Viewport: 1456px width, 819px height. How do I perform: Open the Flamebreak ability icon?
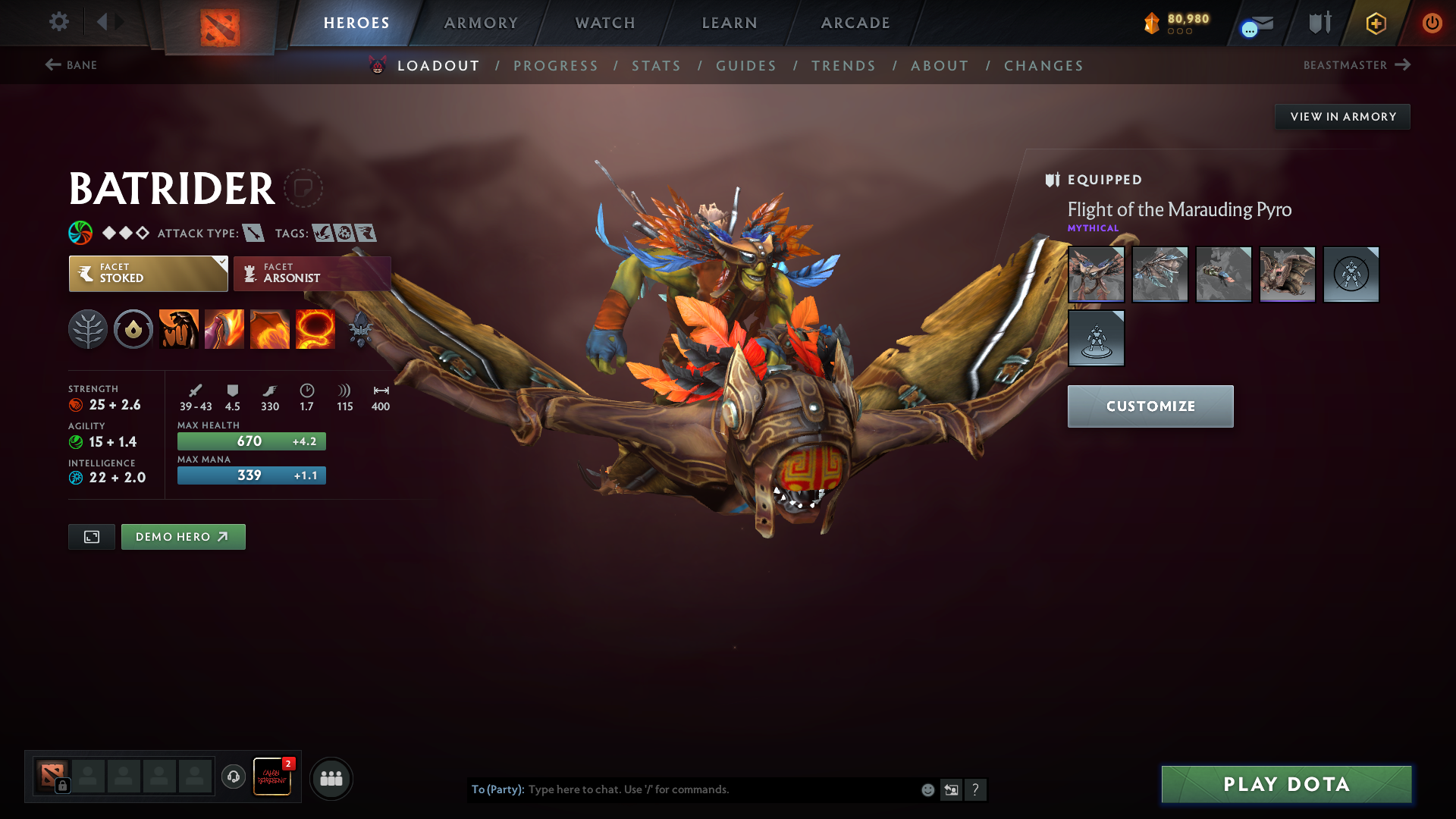coord(224,329)
